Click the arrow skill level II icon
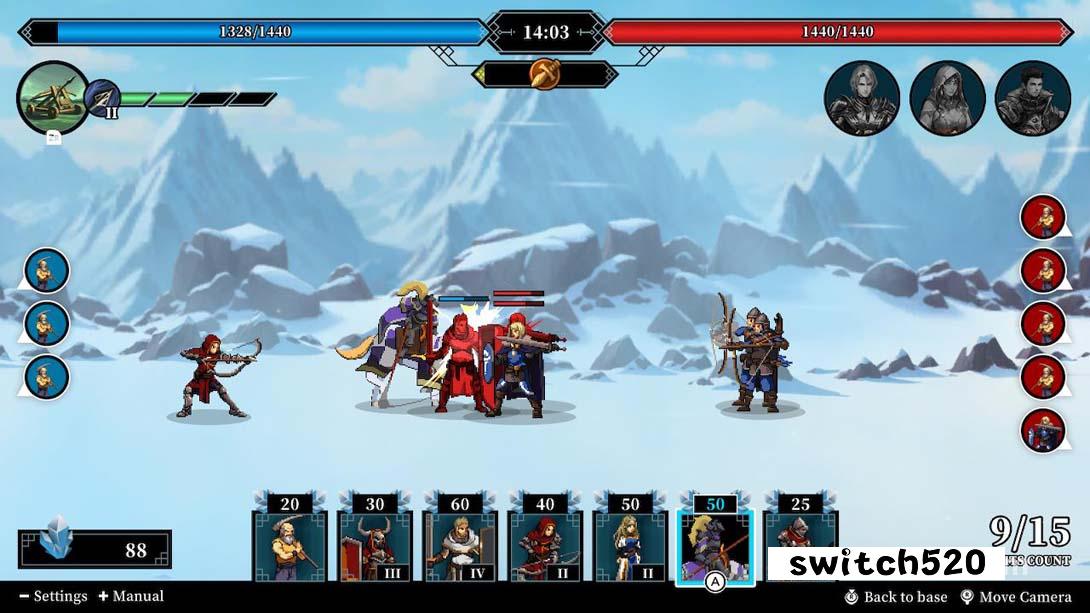Screen dimensions: 1090x613 102,100
